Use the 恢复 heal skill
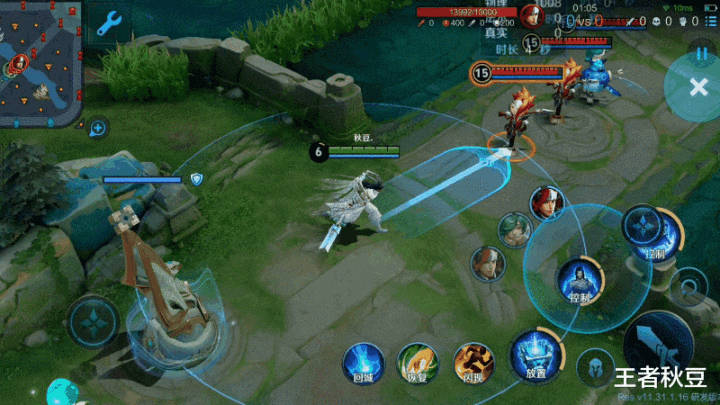 pos(418,362)
